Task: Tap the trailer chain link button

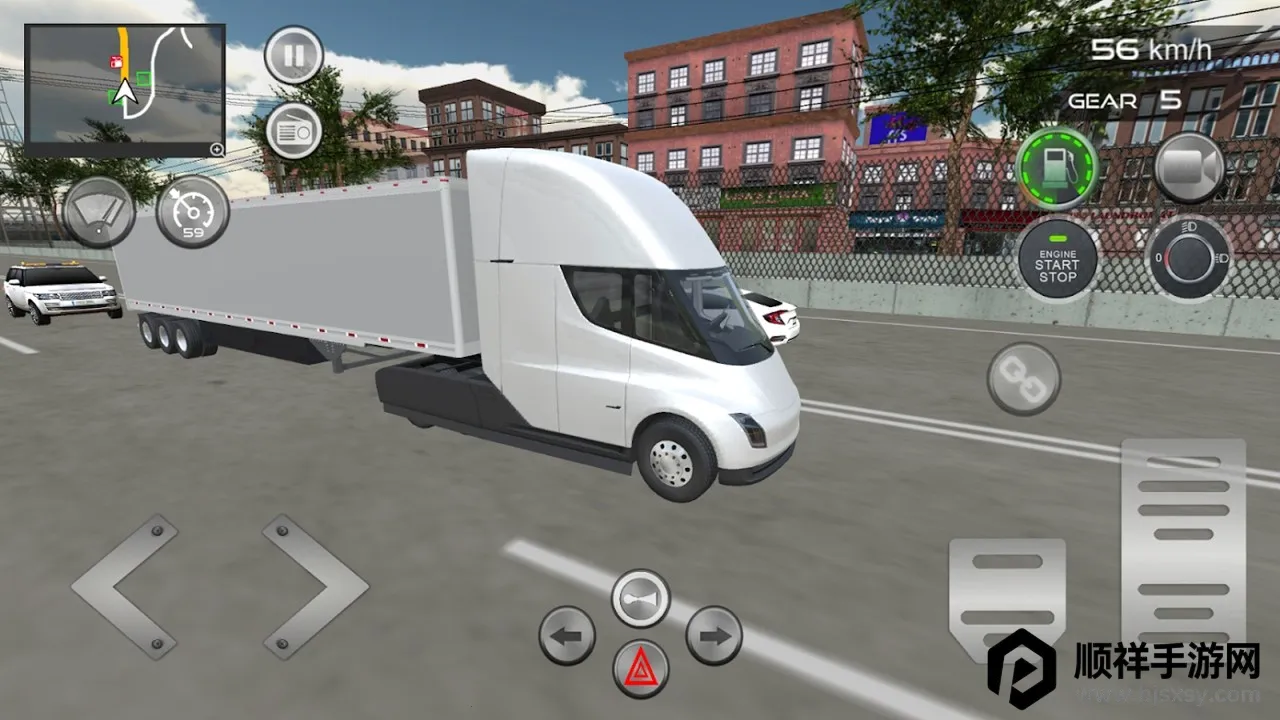Action: click(1023, 379)
